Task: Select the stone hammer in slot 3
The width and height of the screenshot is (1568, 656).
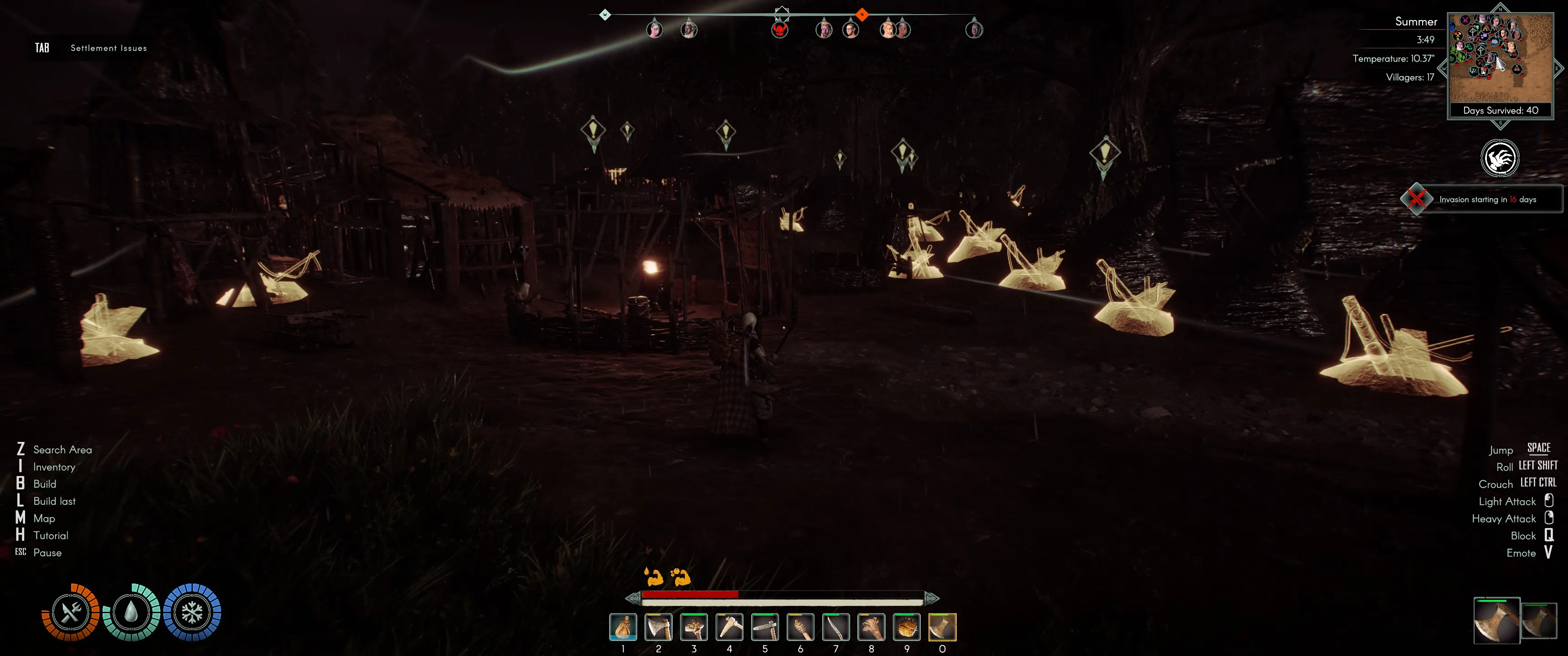Action: click(x=694, y=627)
